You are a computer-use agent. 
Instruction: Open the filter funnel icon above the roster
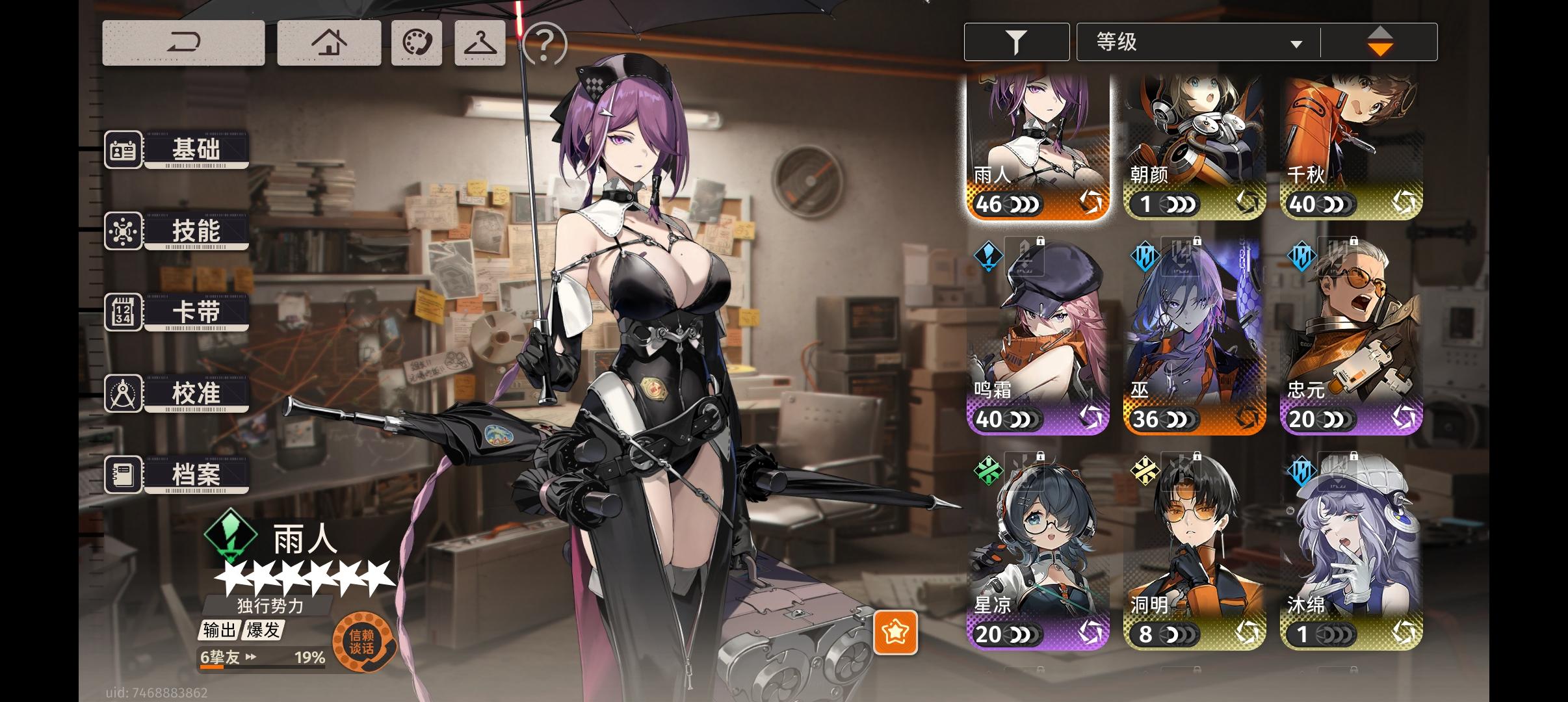(x=1017, y=41)
